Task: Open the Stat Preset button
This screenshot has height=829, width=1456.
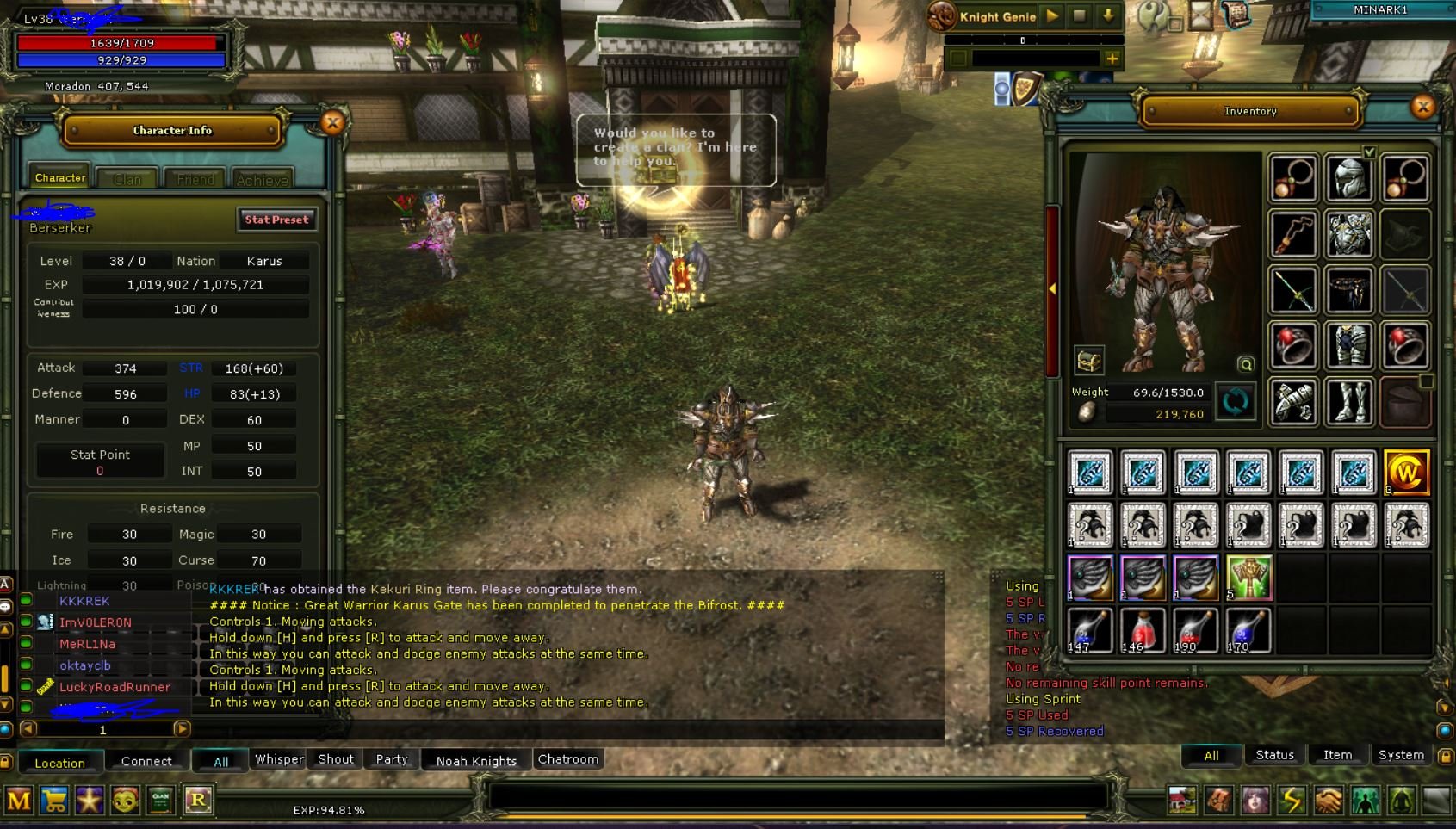Action: click(276, 220)
